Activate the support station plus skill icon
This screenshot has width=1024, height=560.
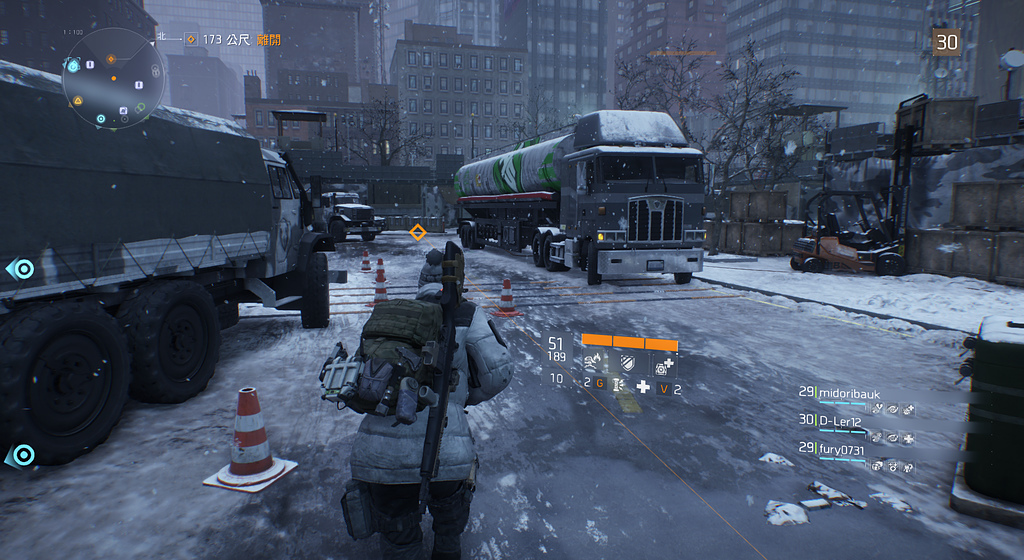663,365
